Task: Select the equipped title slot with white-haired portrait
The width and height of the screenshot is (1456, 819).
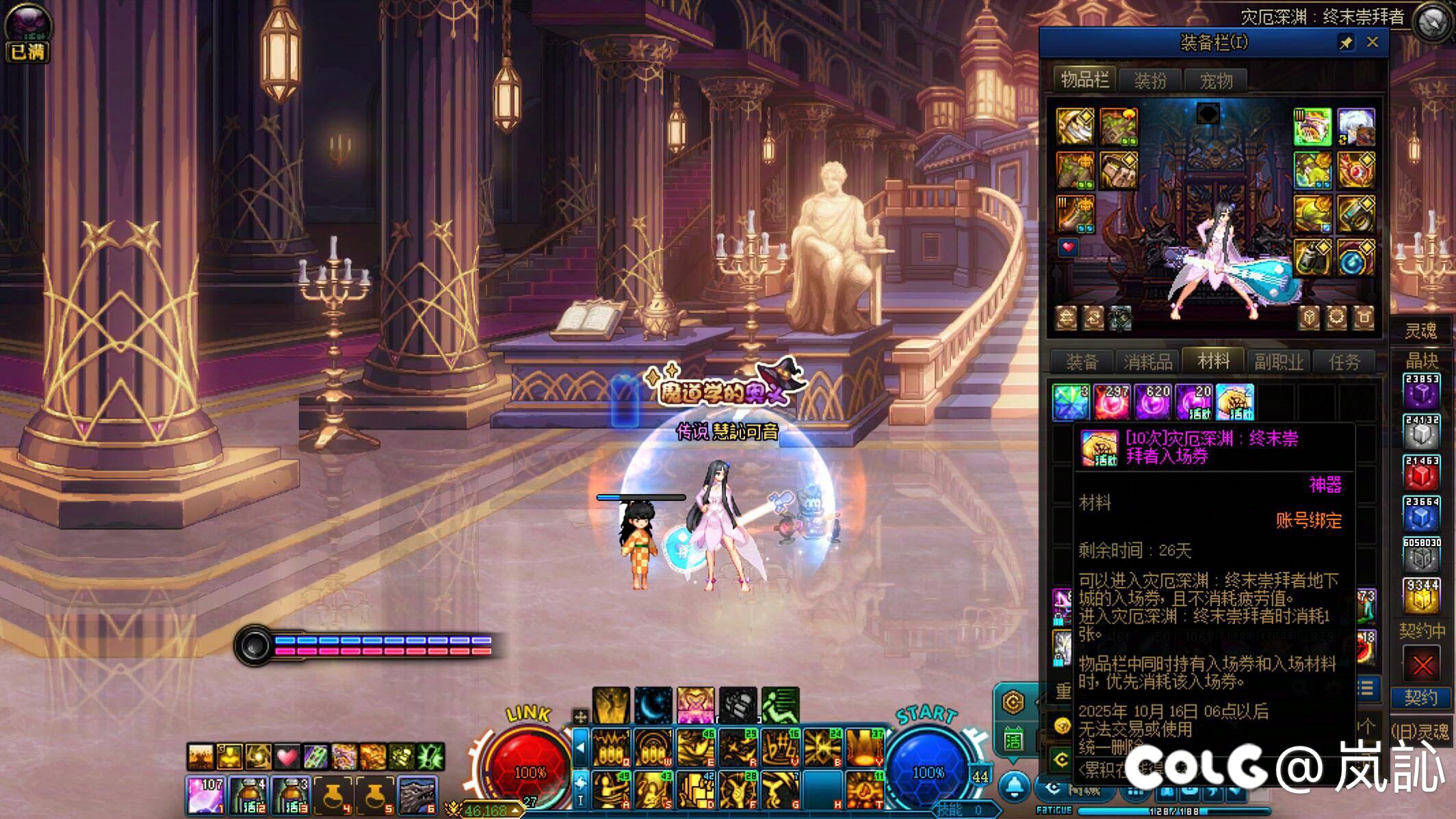Action: click(x=1355, y=127)
